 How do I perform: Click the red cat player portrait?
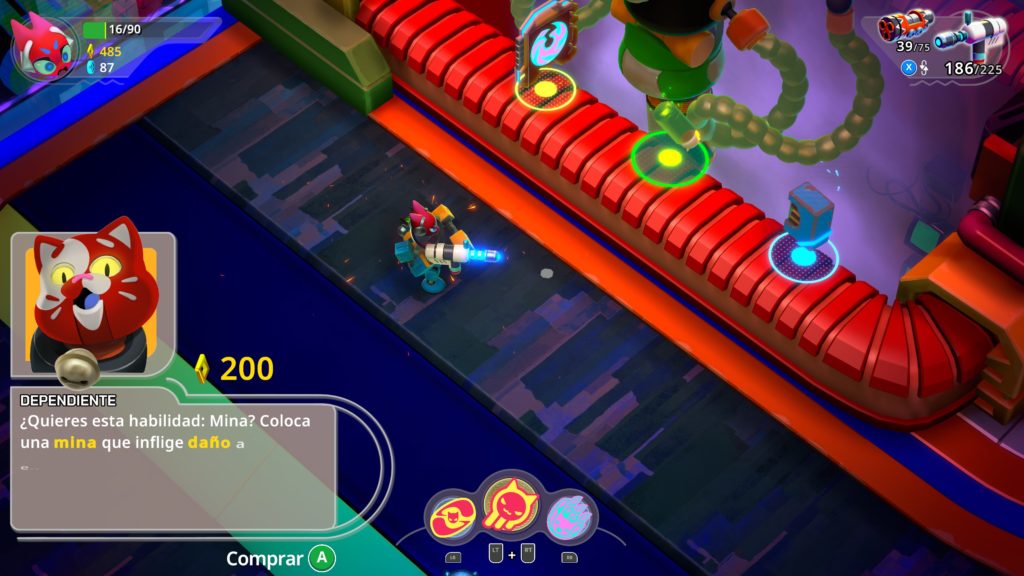(x=43, y=46)
